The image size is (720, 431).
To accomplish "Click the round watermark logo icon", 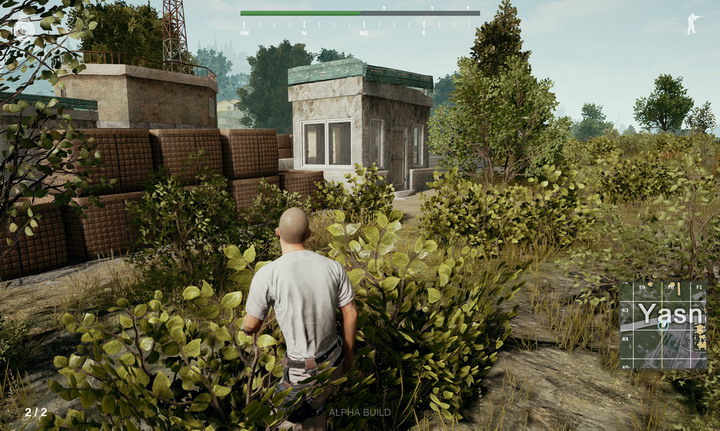I will tap(22, 28).
